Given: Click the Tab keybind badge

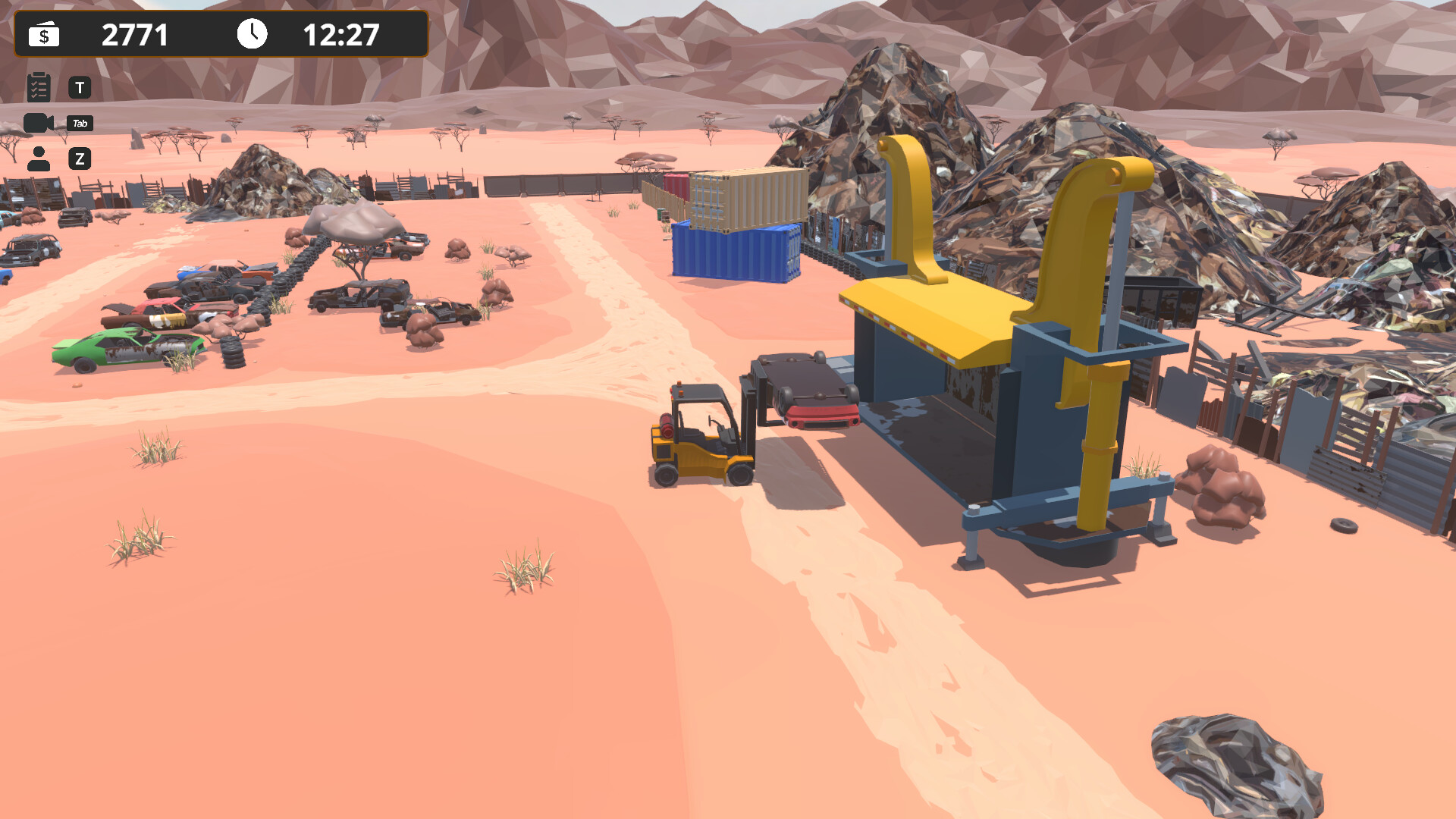Looking at the screenshot, I should tap(80, 123).
